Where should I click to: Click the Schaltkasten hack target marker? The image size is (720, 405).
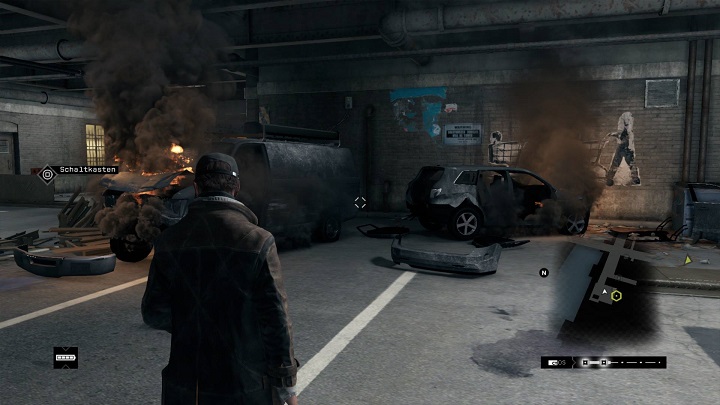47,174
